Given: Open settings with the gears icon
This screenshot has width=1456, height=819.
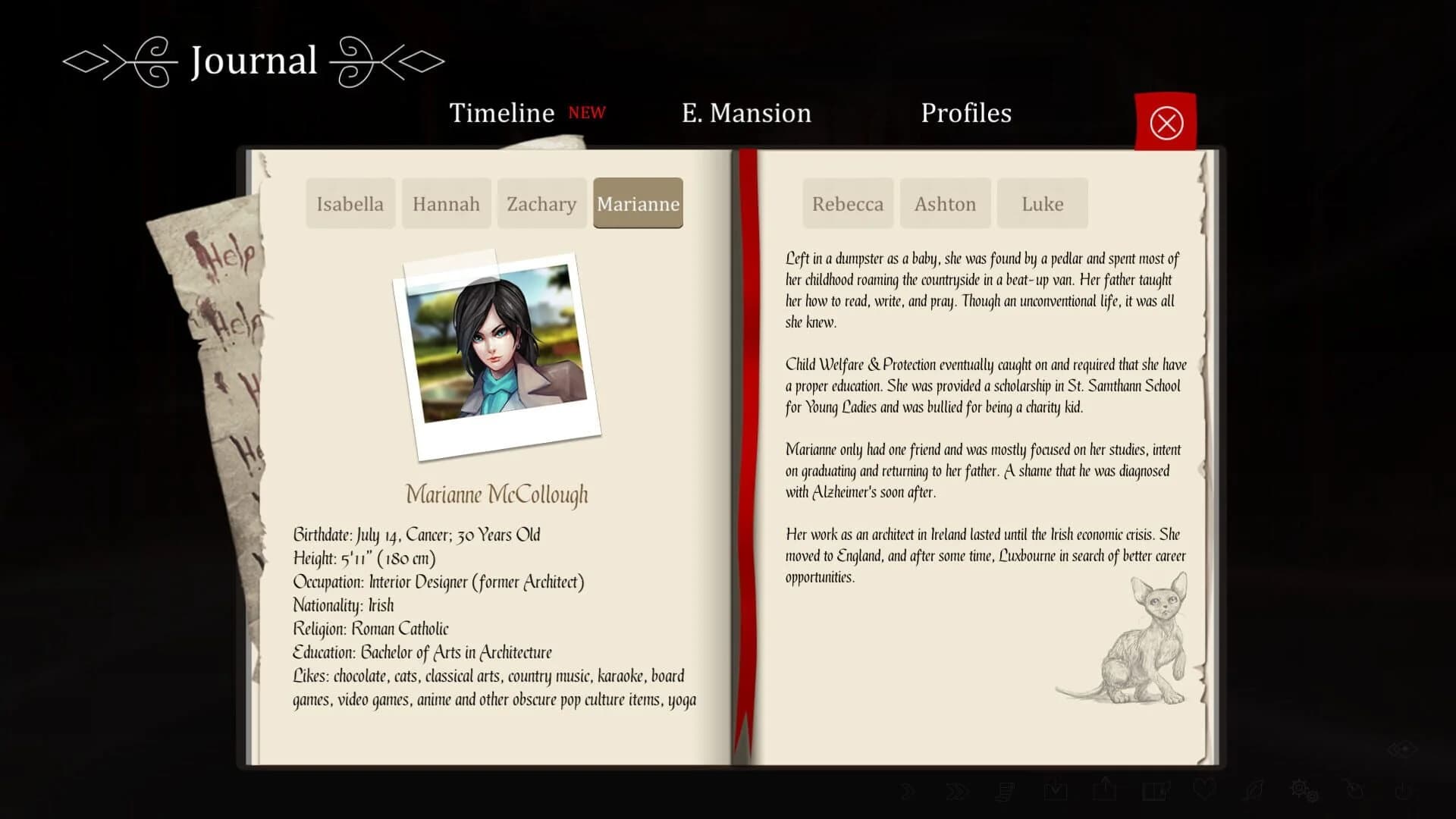Looking at the screenshot, I should point(1303,792).
